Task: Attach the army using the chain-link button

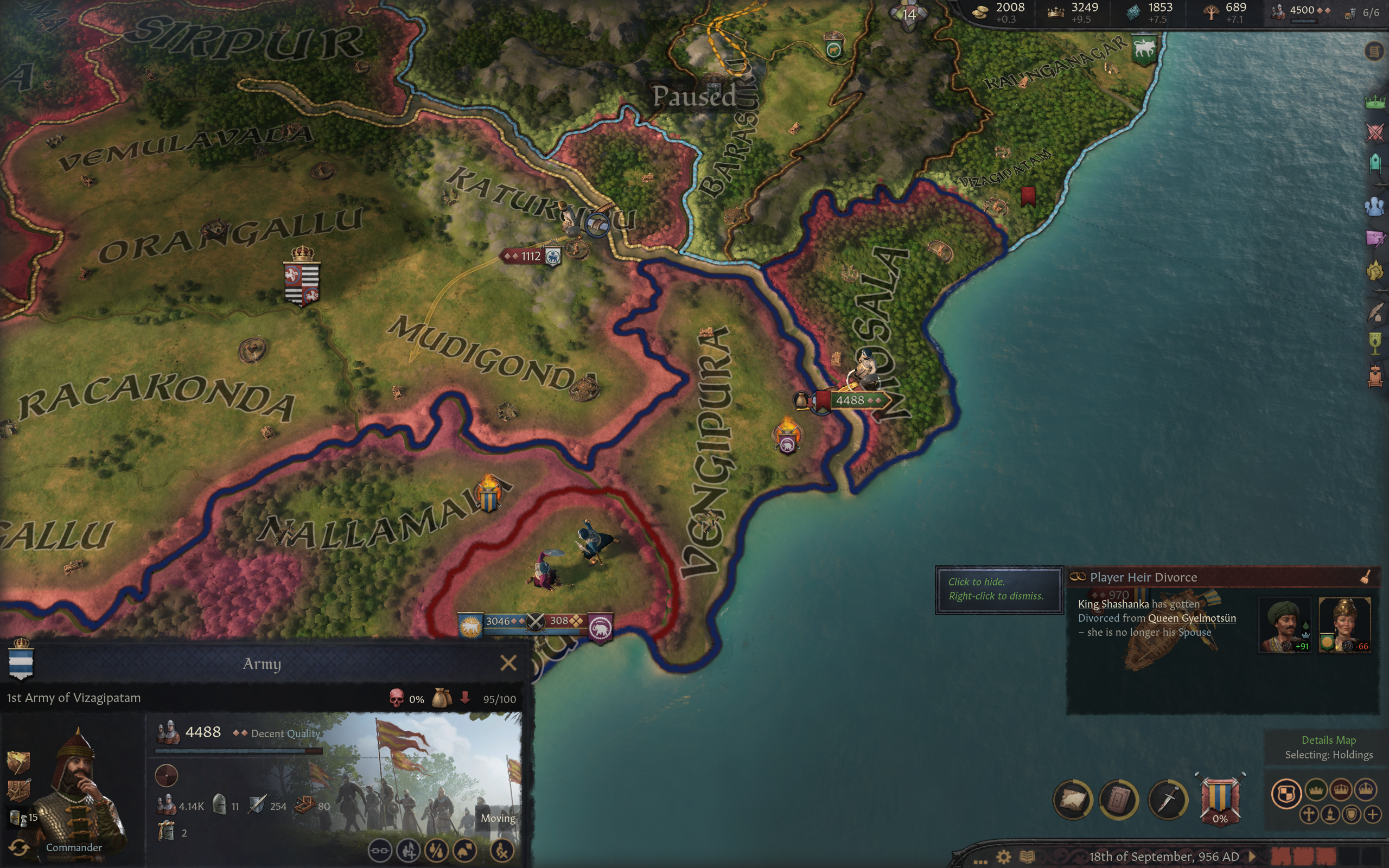Action: (x=379, y=850)
